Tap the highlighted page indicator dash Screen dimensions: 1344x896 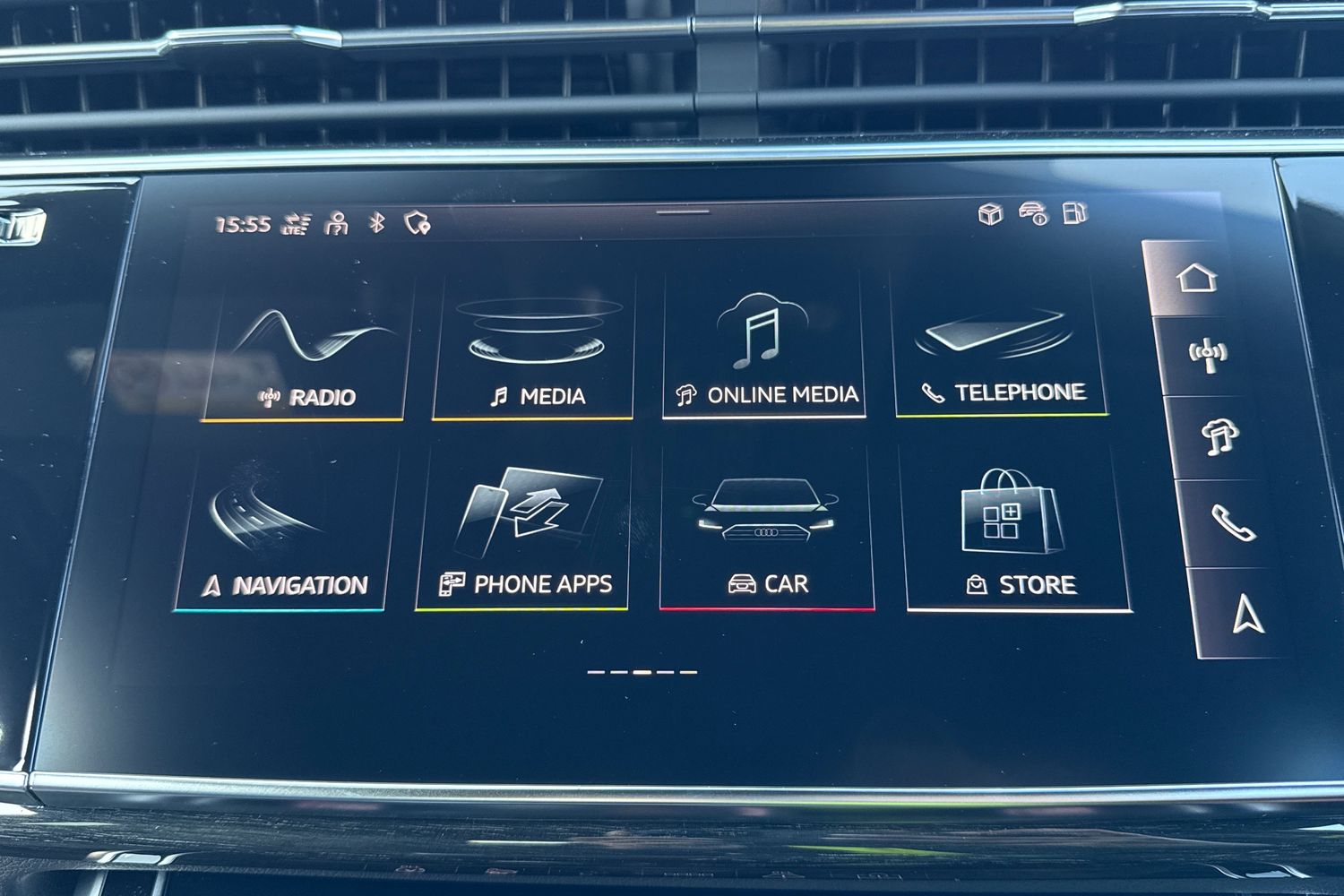click(642, 671)
